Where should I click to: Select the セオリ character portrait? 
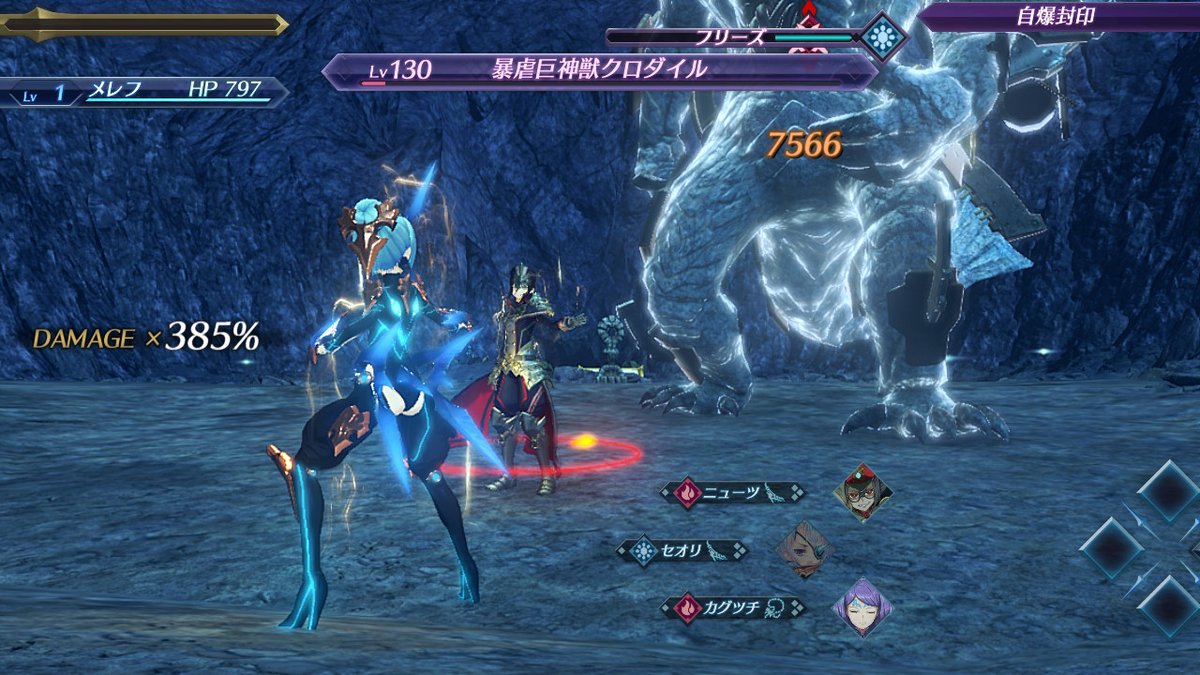805,550
